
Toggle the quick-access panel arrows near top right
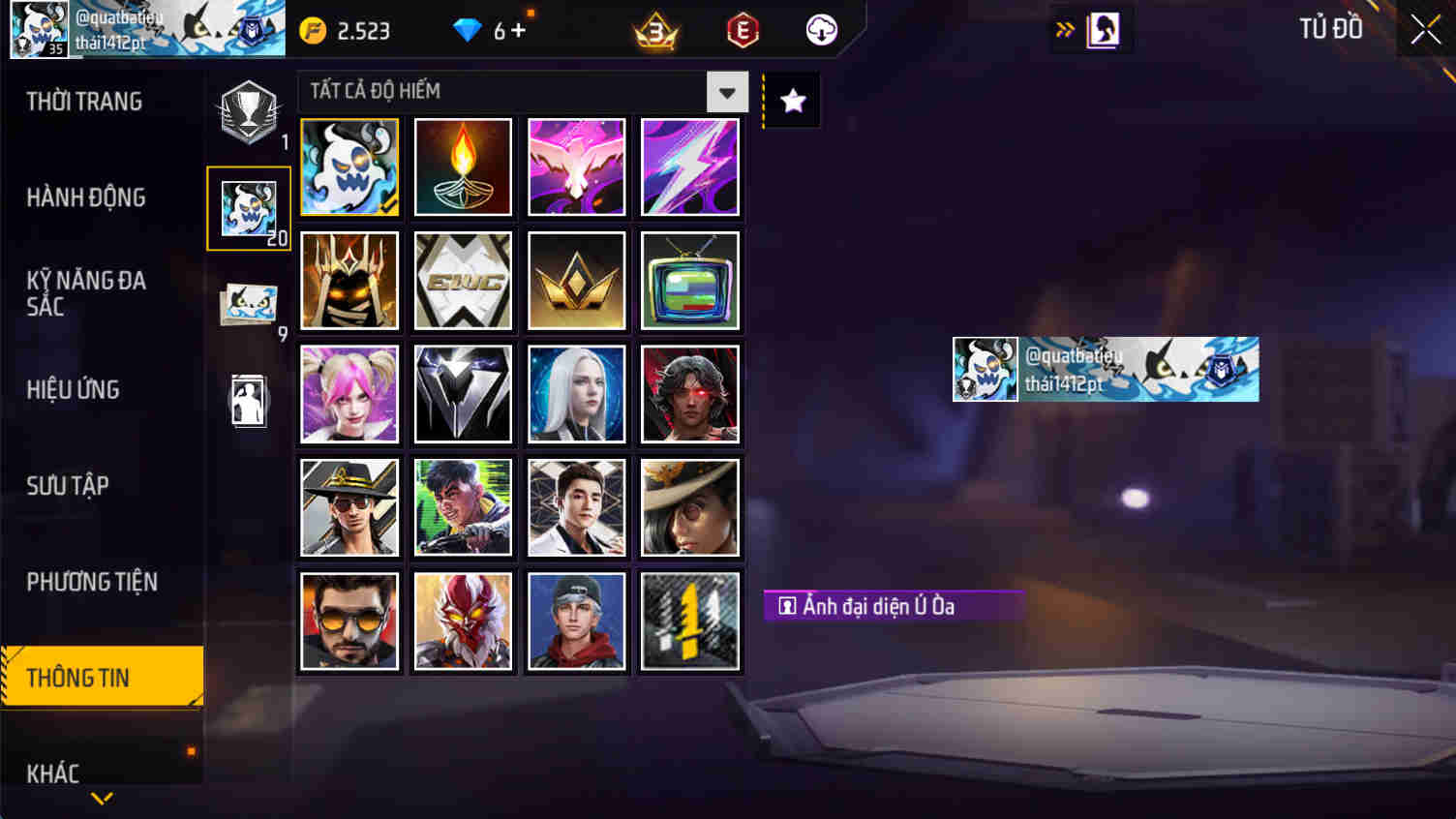coord(1065,29)
